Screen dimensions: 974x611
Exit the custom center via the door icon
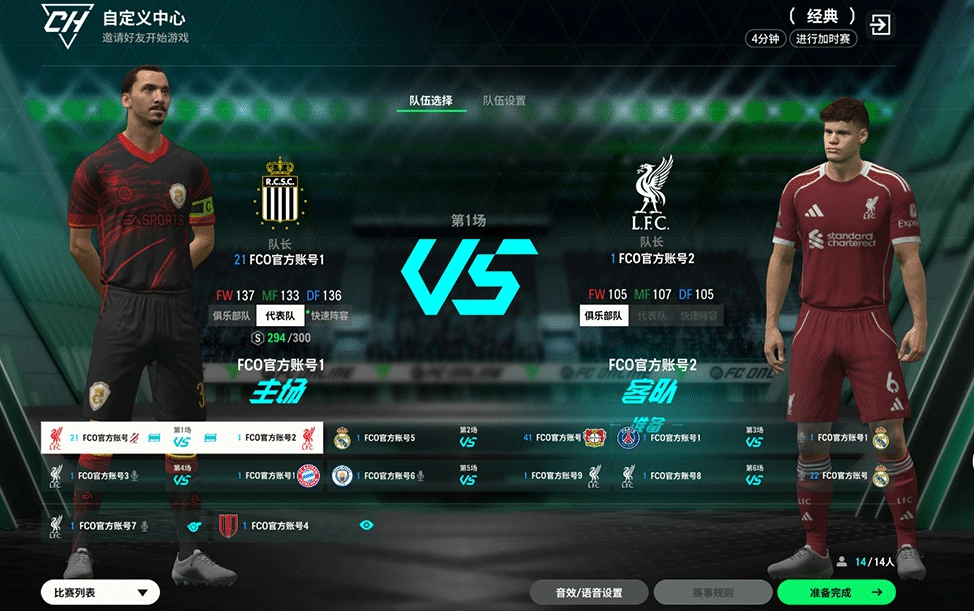[880, 25]
